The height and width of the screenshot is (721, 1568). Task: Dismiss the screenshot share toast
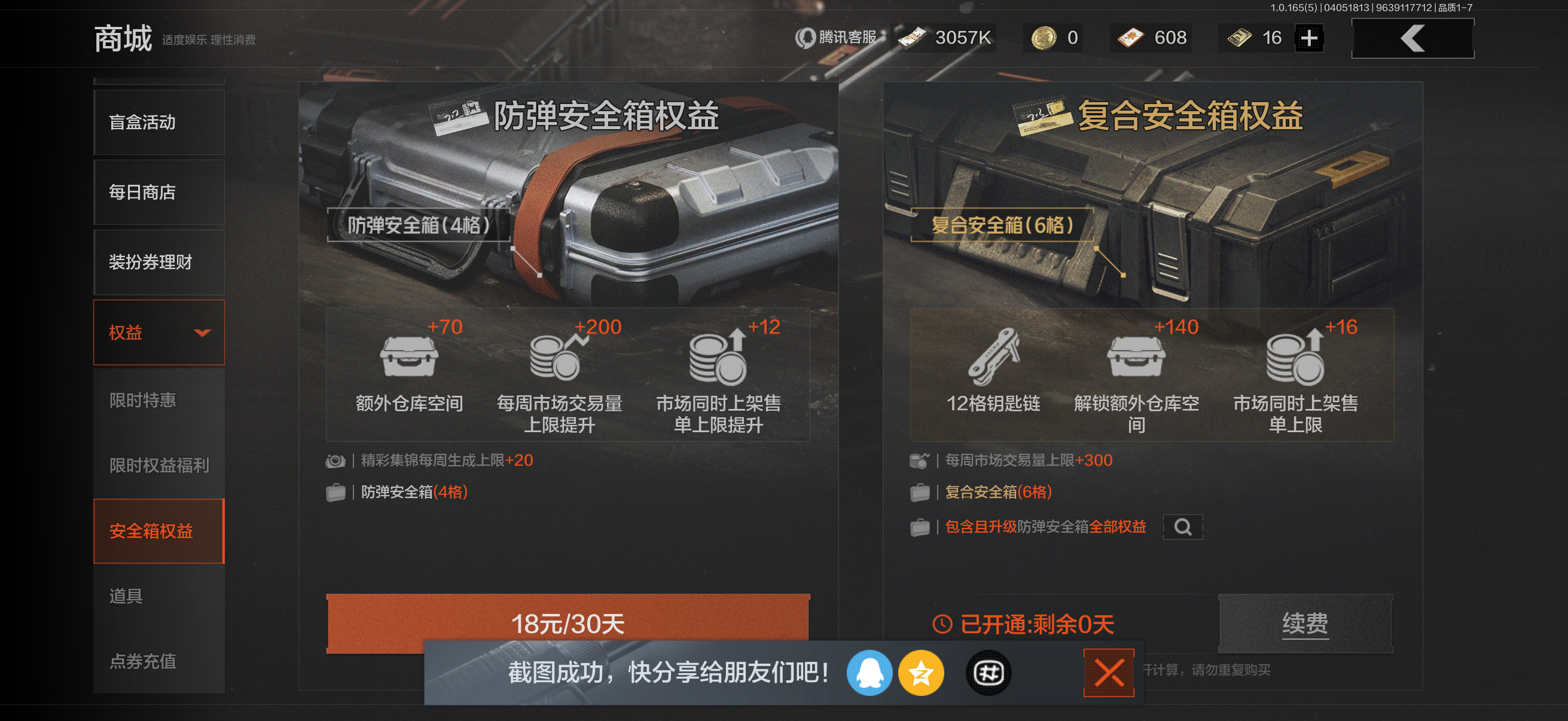coord(1111,673)
